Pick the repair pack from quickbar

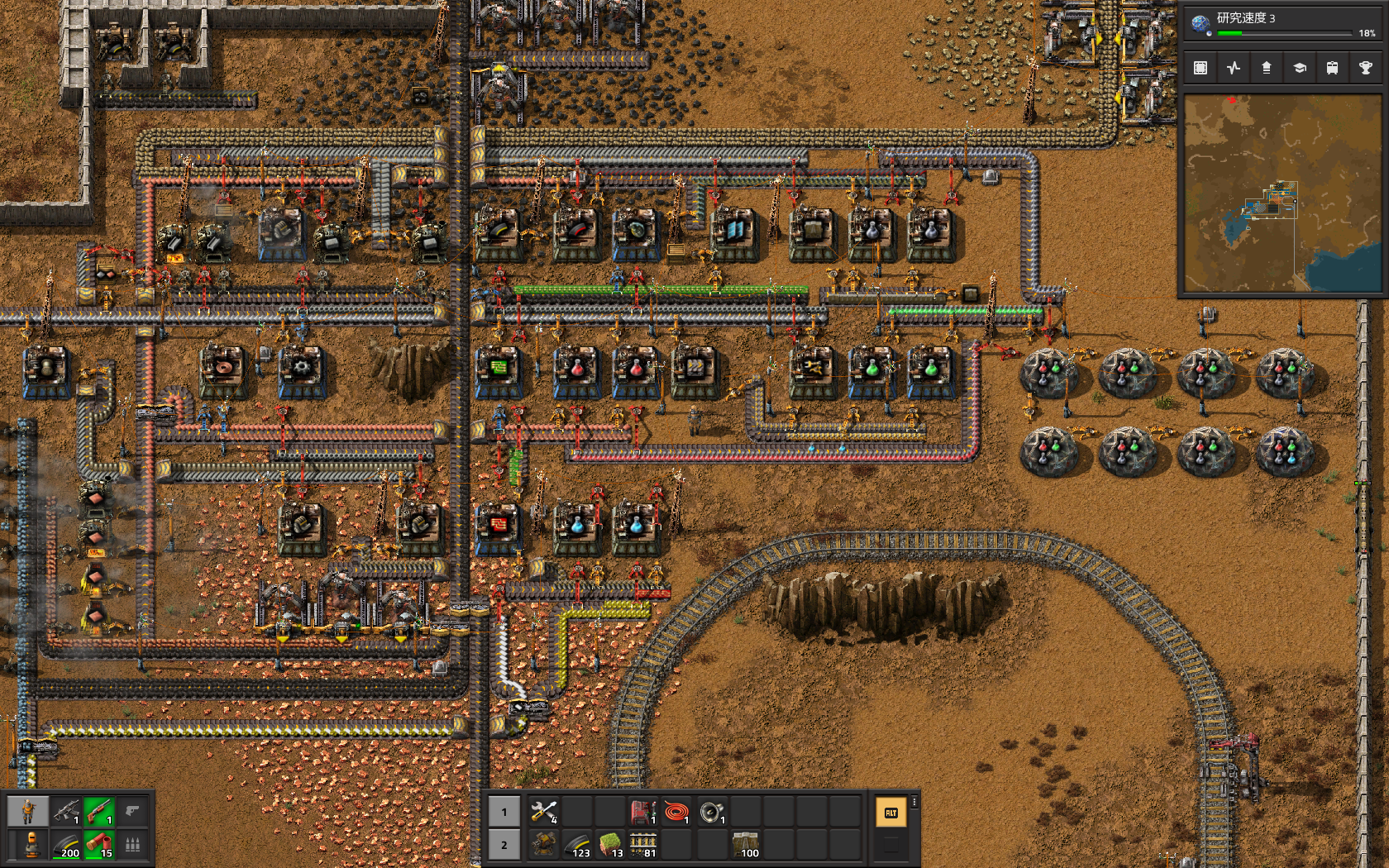point(544,812)
